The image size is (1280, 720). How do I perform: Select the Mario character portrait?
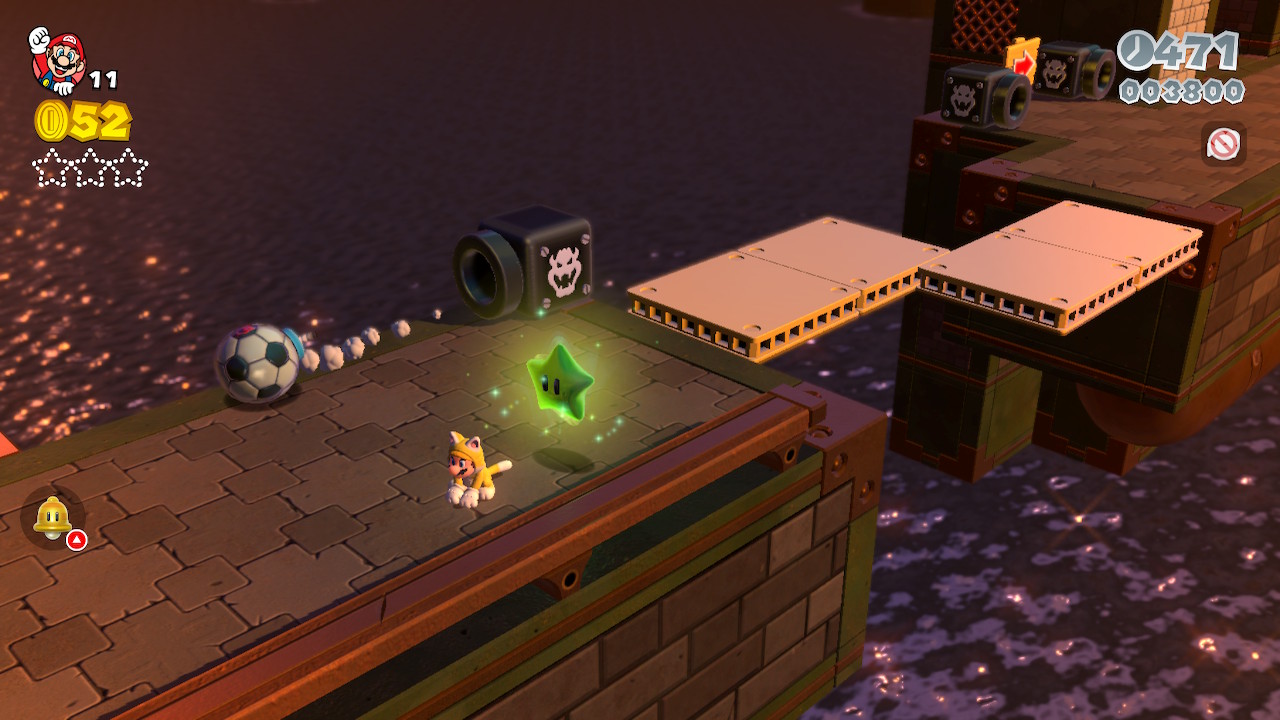click(58, 60)
